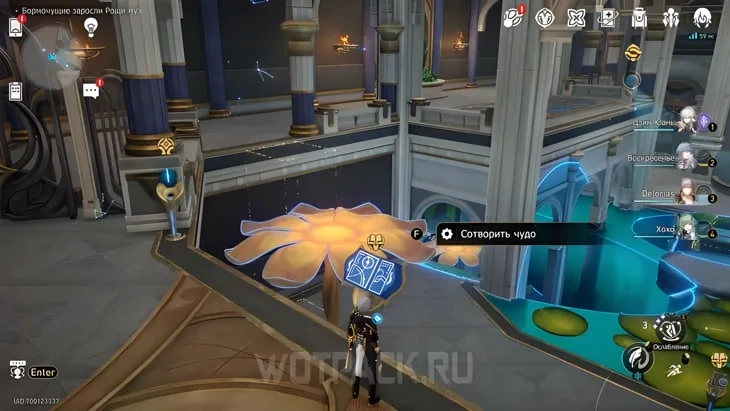Switch to party member Delonias

[x=685, y=194]
